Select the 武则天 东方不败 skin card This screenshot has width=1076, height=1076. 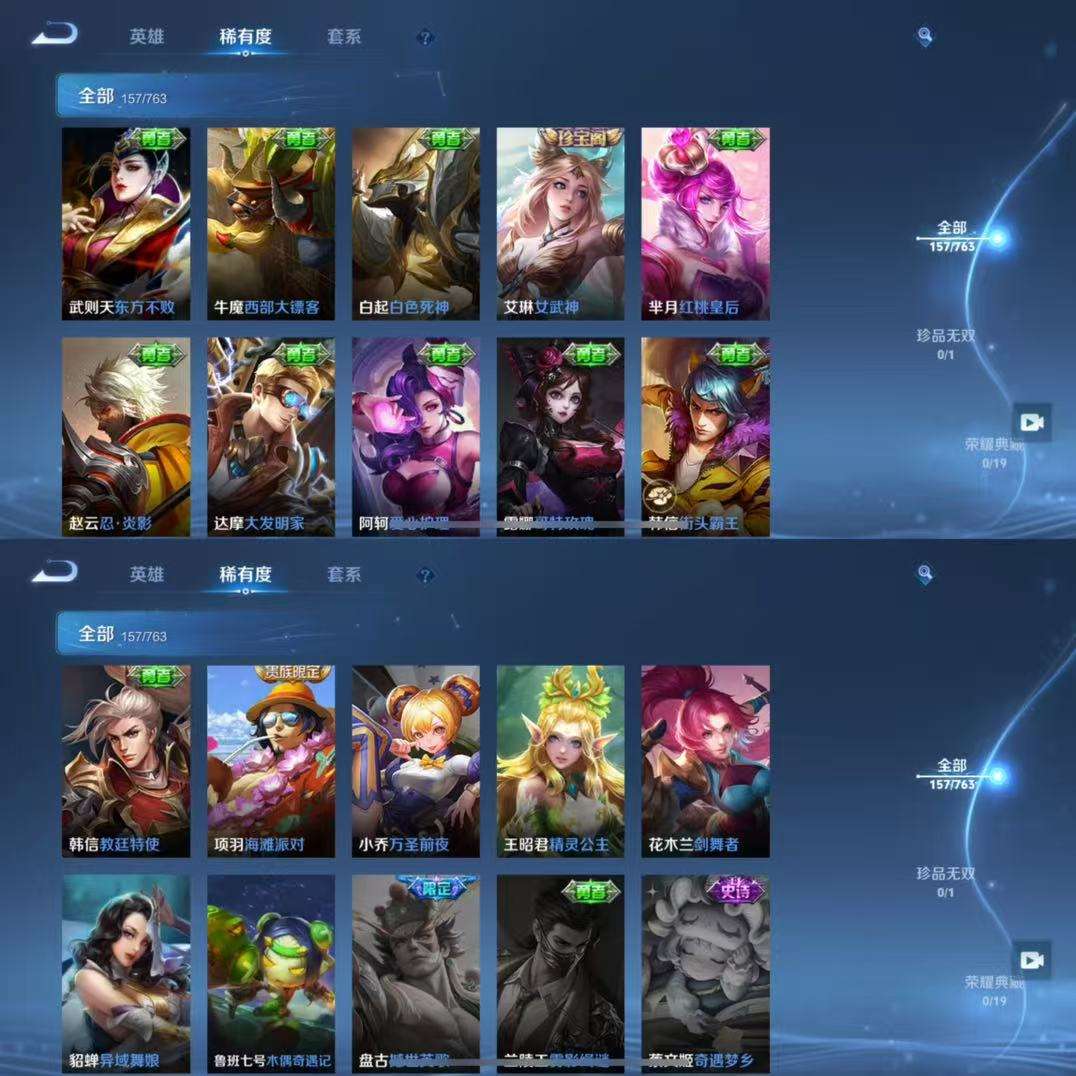click(126, 222)
